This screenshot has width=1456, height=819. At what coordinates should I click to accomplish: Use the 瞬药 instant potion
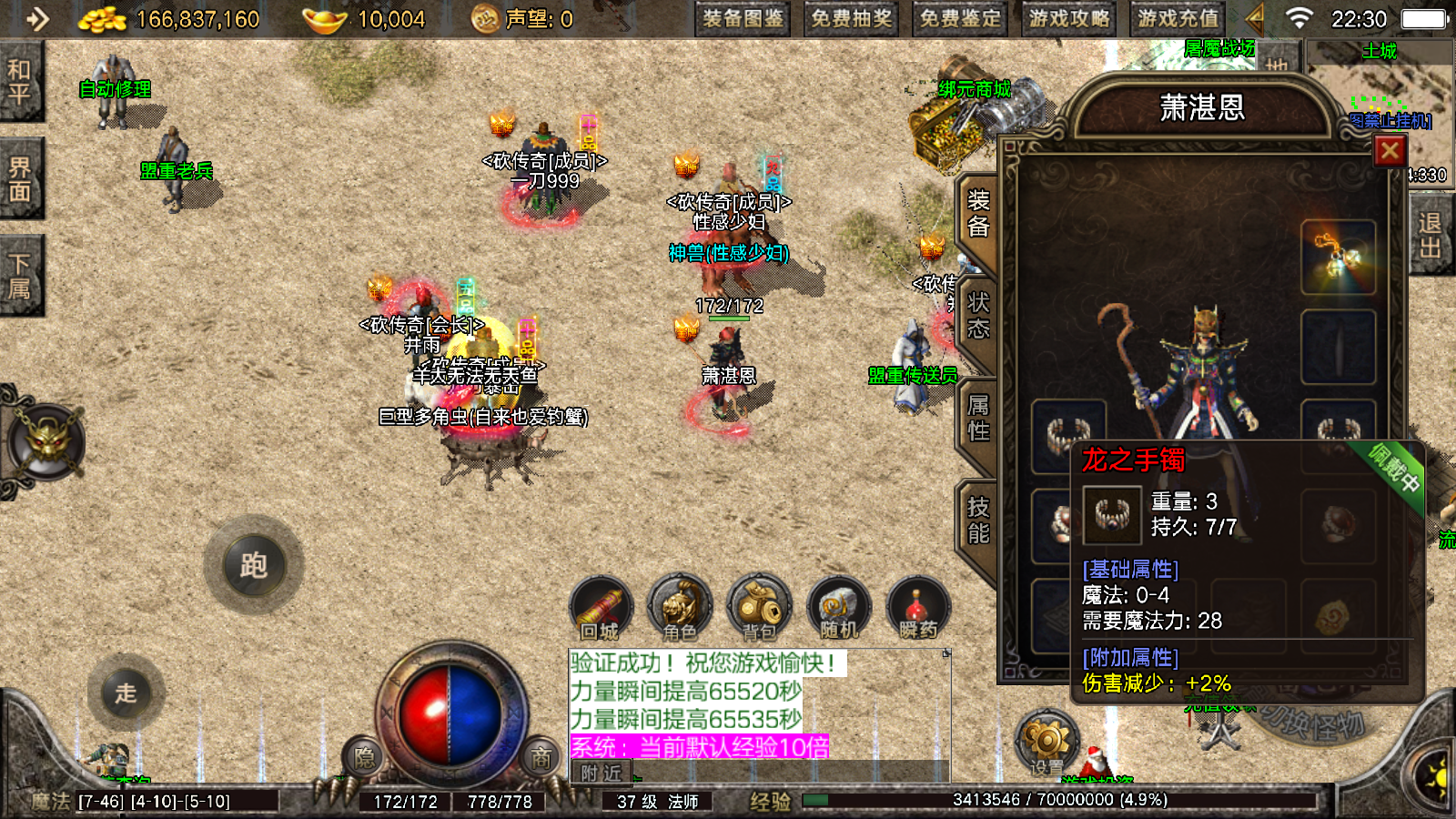[918, 607]
